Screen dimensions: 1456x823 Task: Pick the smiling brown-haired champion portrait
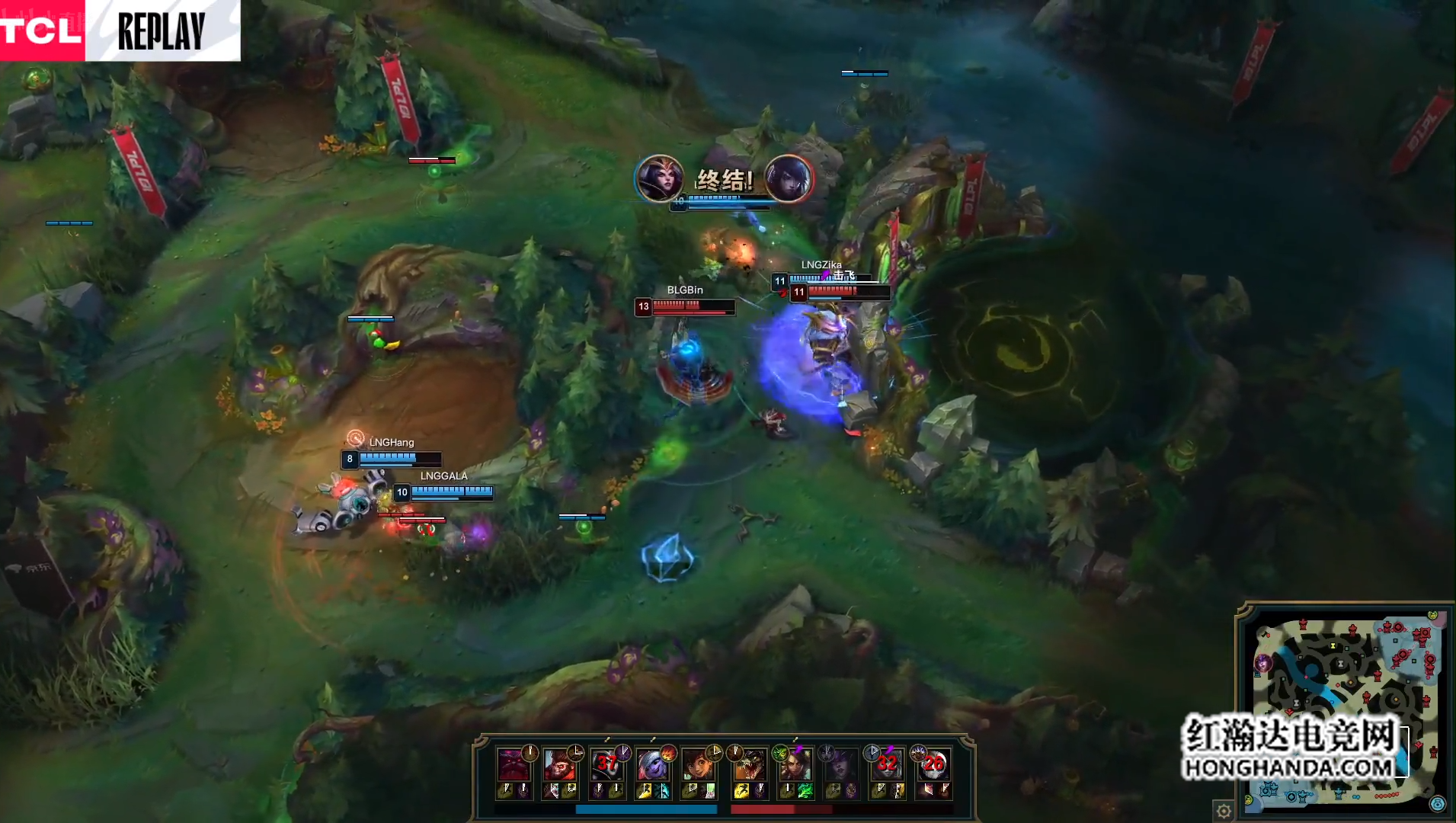pos(697,764)
